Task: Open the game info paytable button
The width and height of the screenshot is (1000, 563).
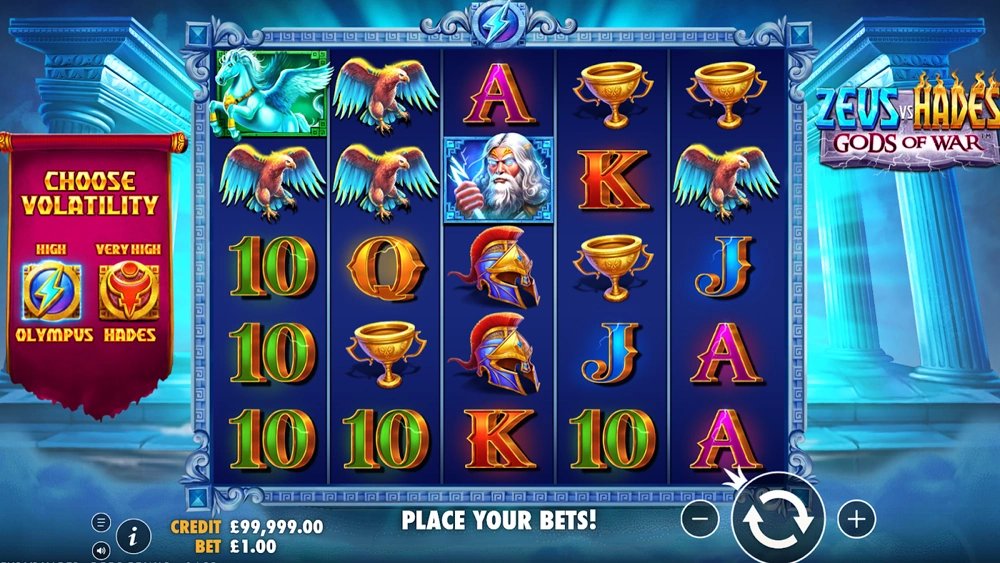Action: click(133, 537)
